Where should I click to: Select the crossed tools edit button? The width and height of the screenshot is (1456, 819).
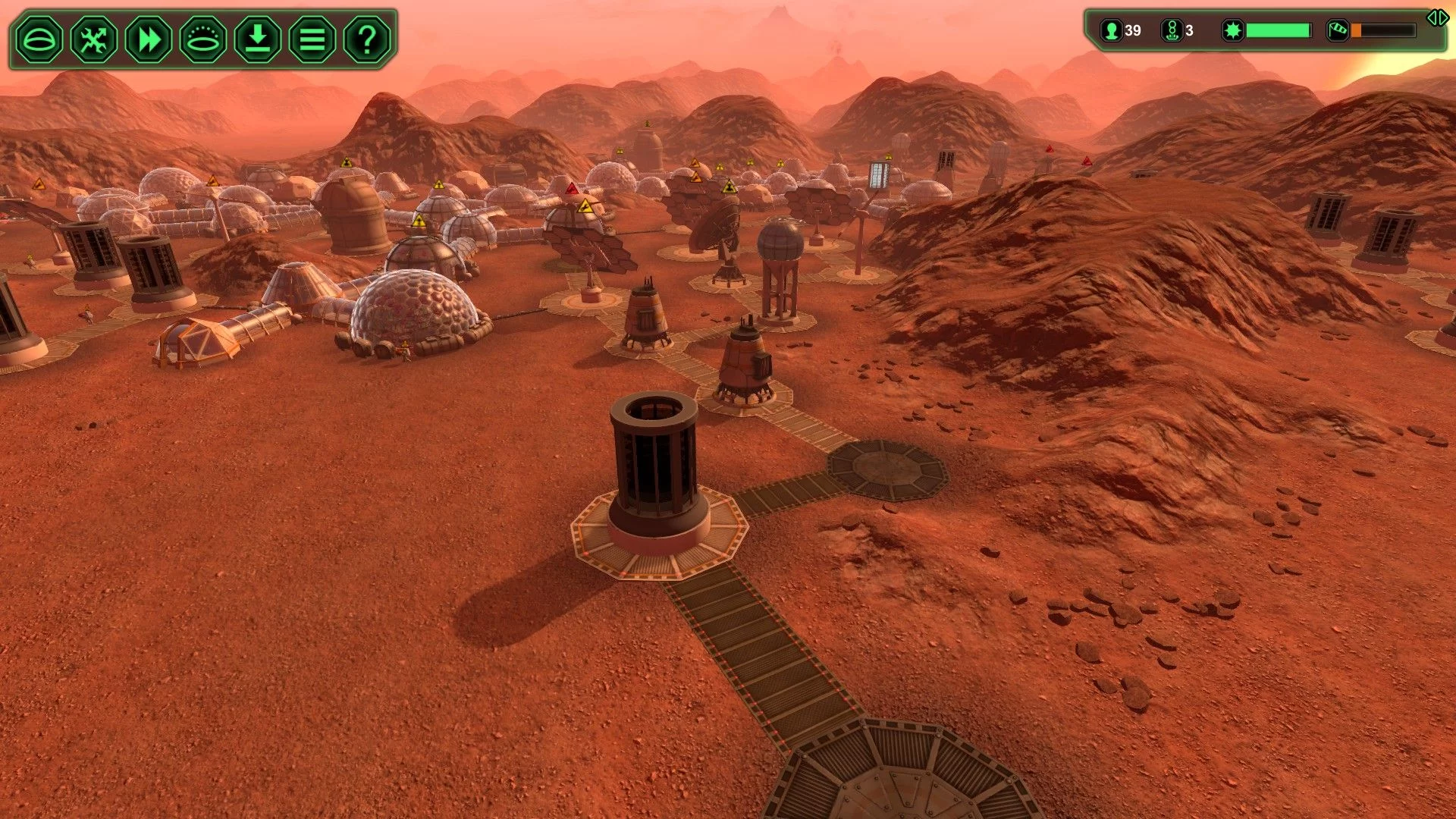pyautogui.click(x=94, y=39)
